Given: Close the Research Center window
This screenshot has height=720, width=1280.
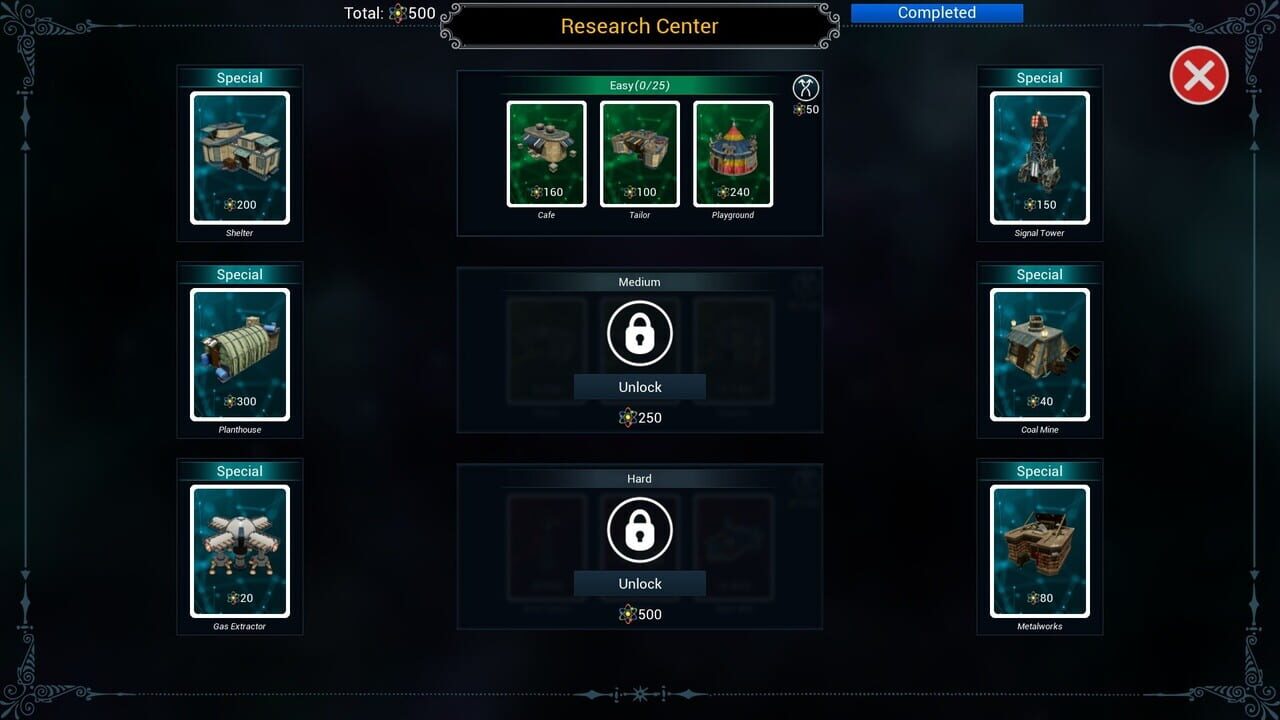Looking at the screenshot, I should tap(1198, 75).
